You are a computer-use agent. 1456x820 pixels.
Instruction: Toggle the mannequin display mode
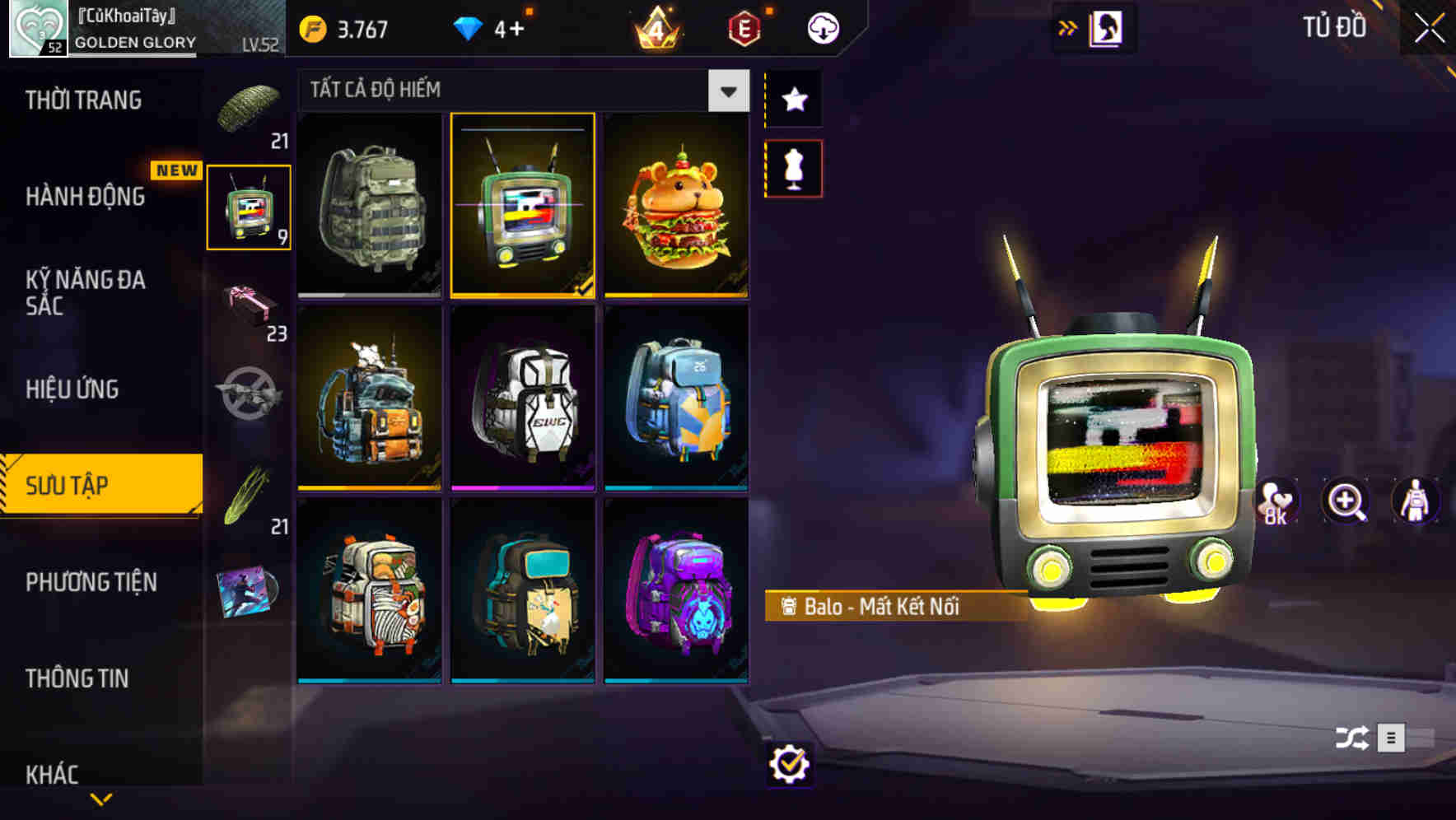coord(793,167)
